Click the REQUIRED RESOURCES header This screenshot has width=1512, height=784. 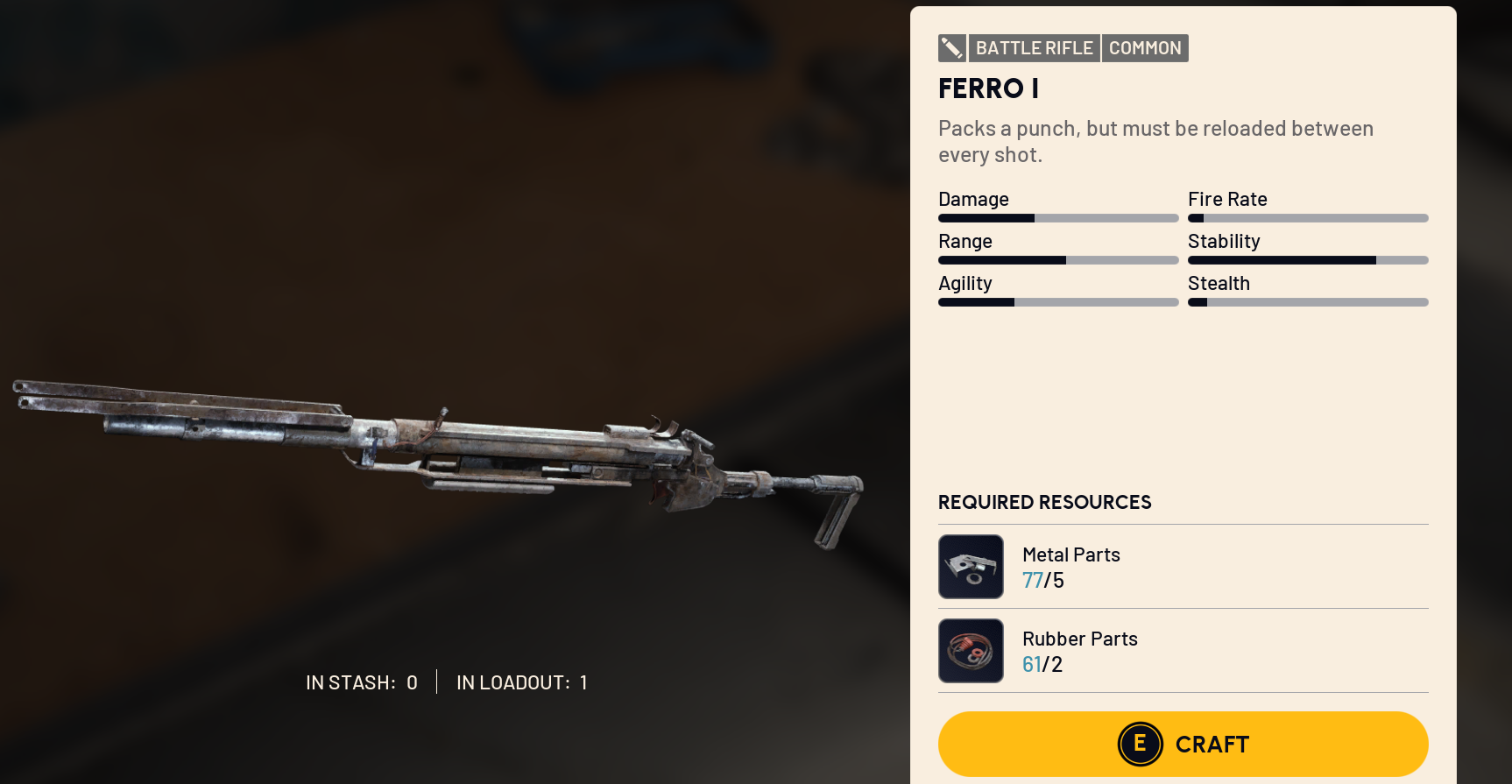click(1044, 502)
